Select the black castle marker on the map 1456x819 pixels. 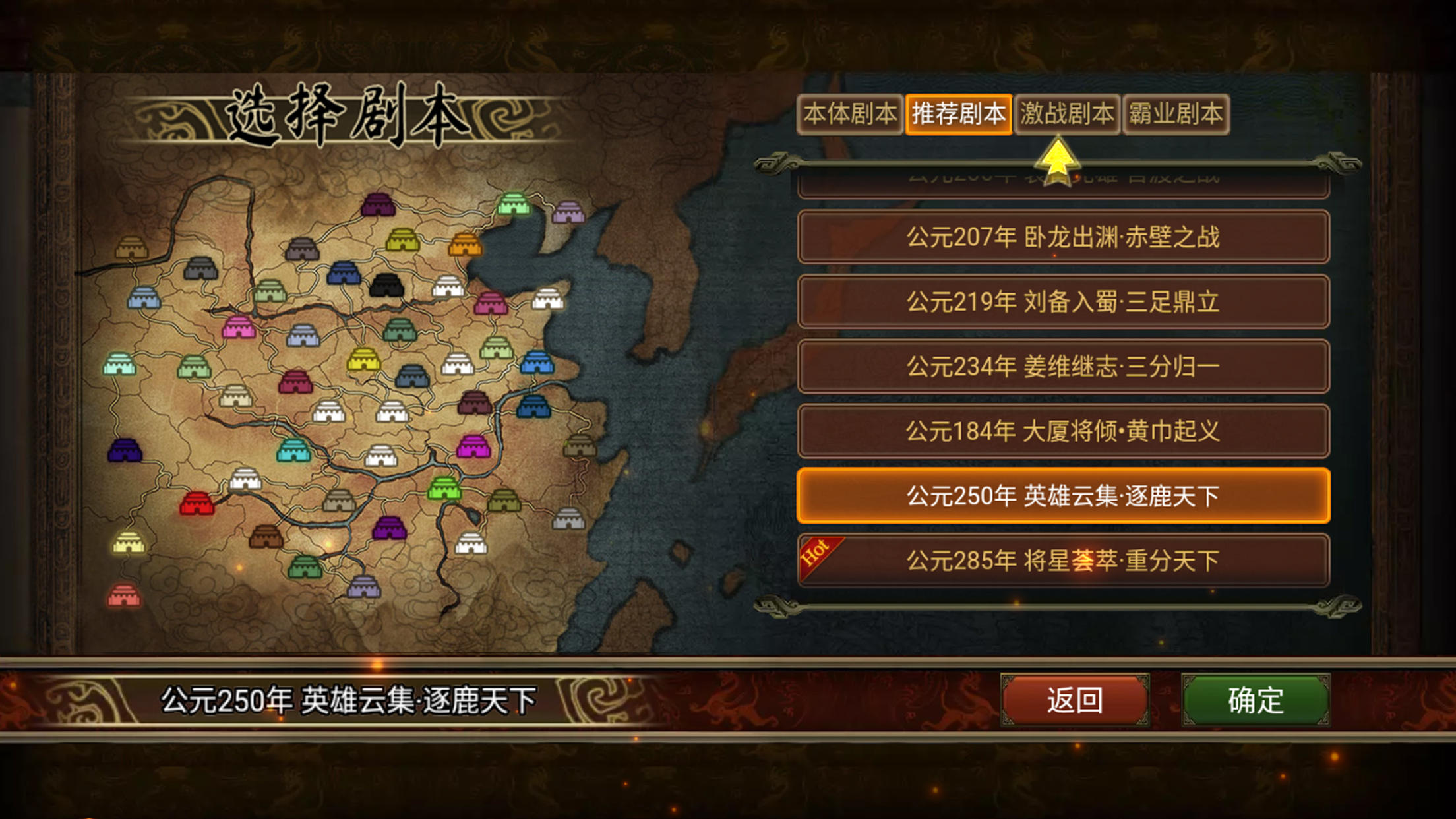click(x=386, y=285)
